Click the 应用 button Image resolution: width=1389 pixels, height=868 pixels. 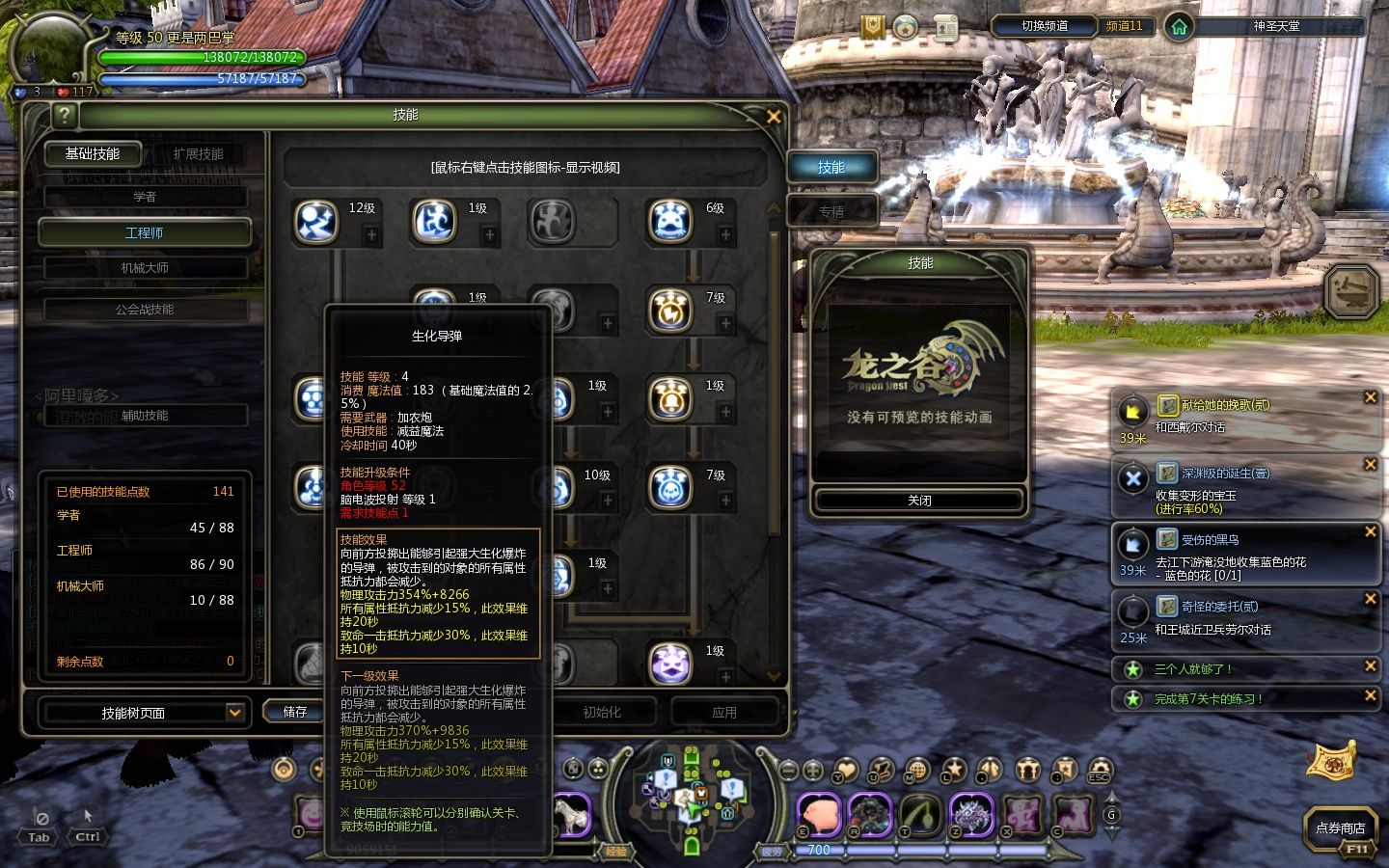pyautogui.click(x=724, y=712)
